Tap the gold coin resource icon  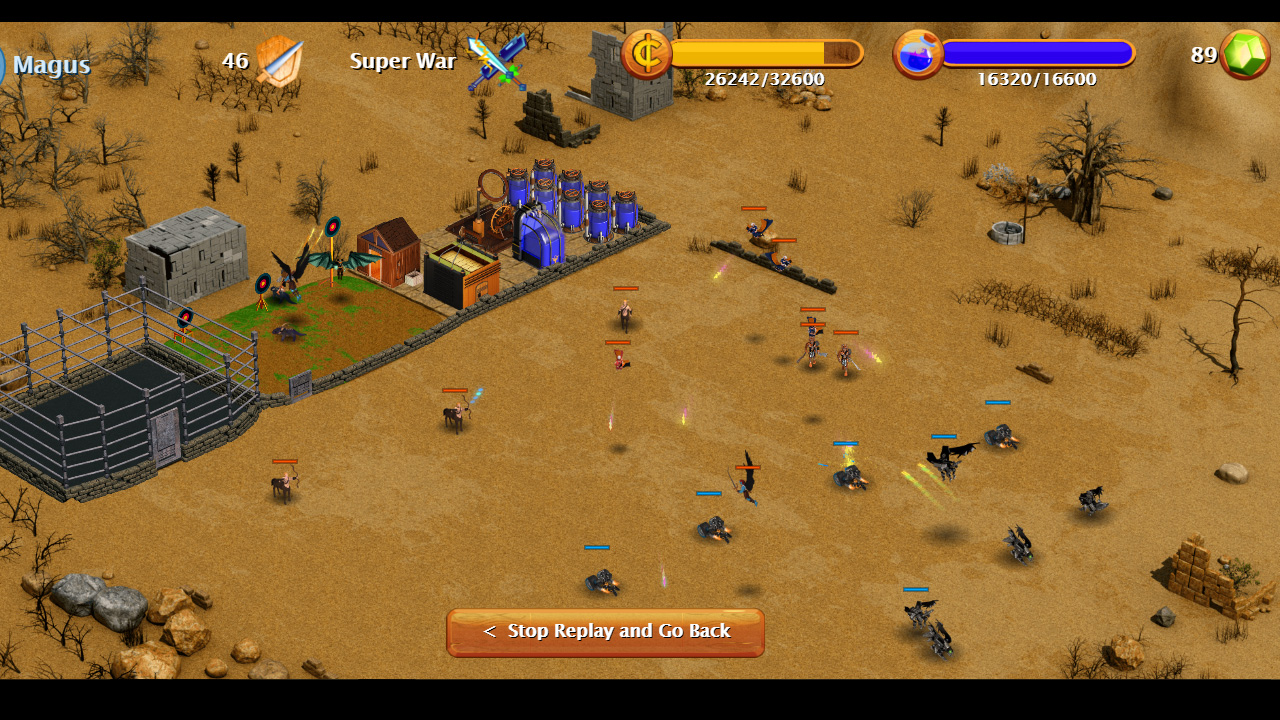[646, 54]
